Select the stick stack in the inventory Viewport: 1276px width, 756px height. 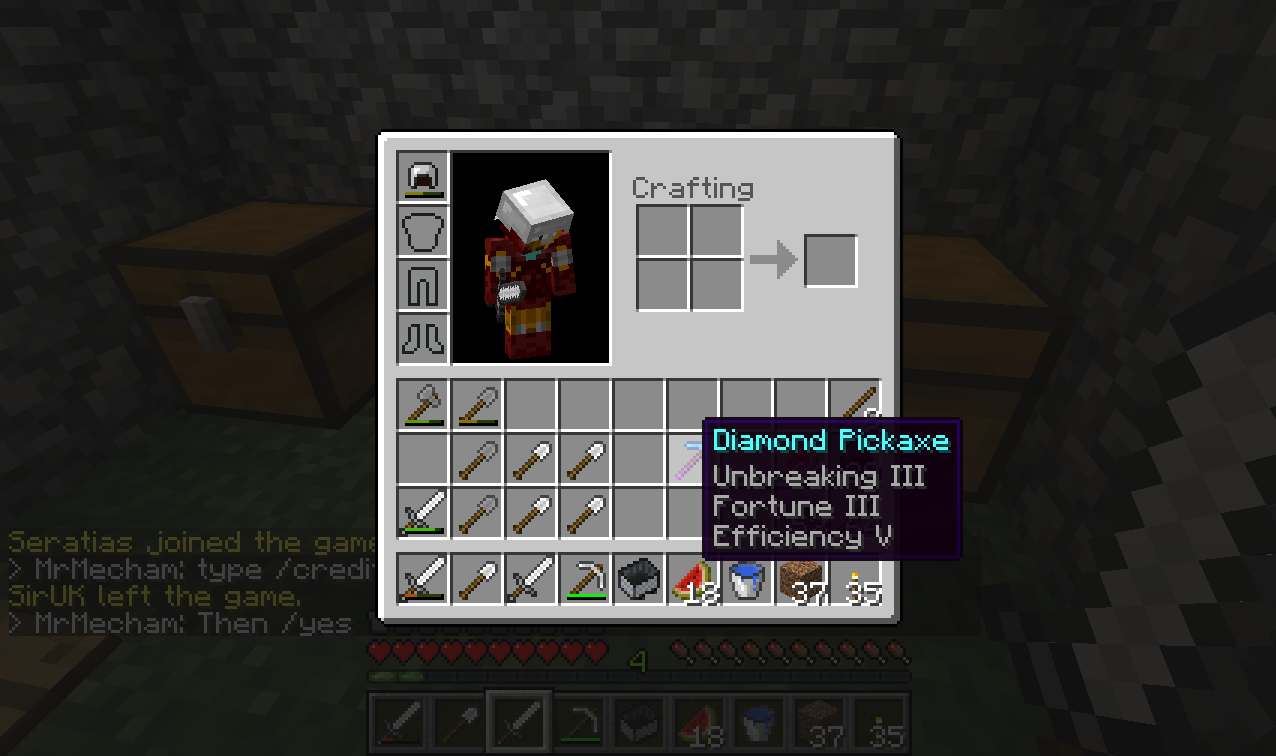coord(855,405)
